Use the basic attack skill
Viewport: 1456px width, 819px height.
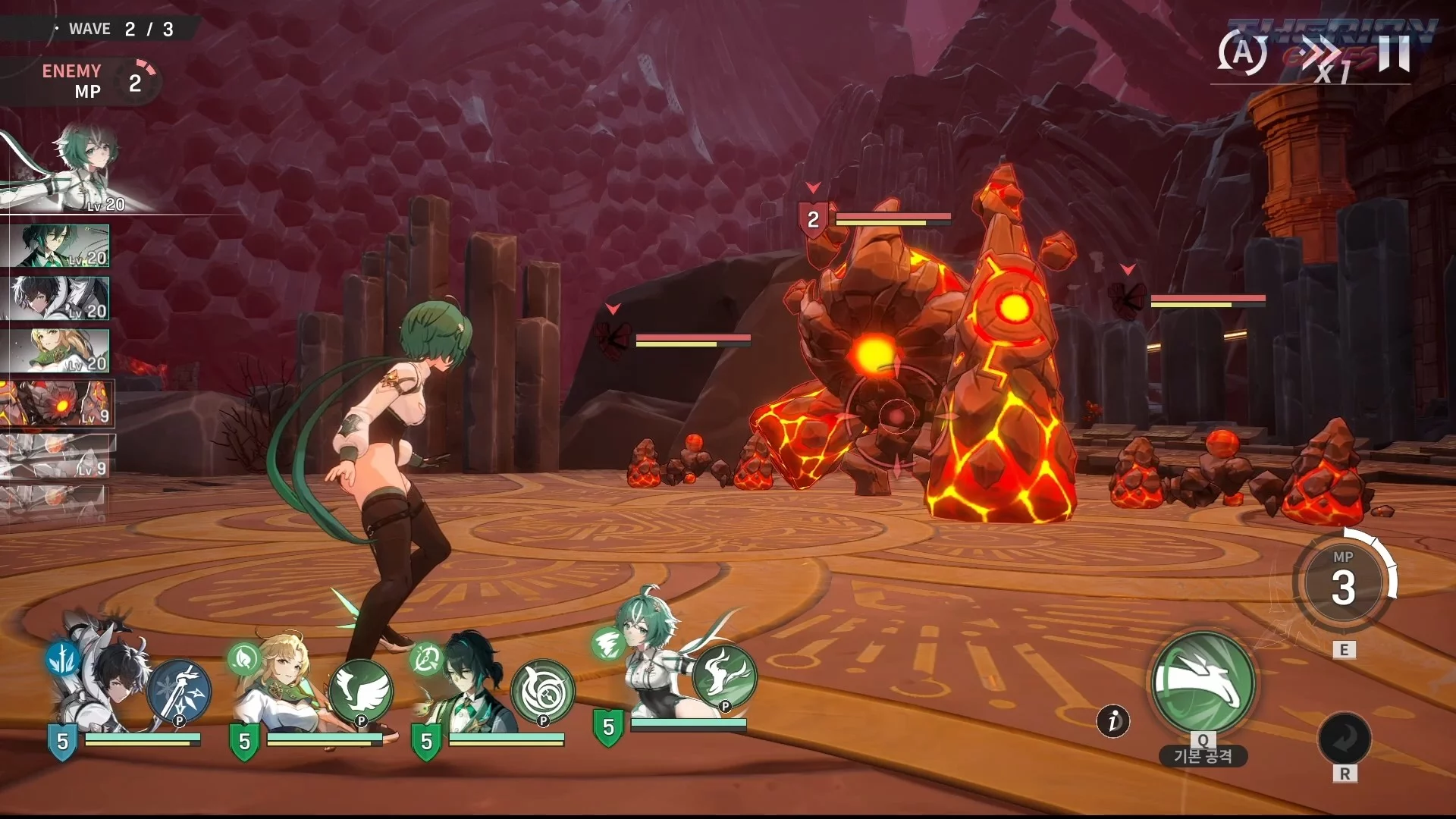(1203, 682)
